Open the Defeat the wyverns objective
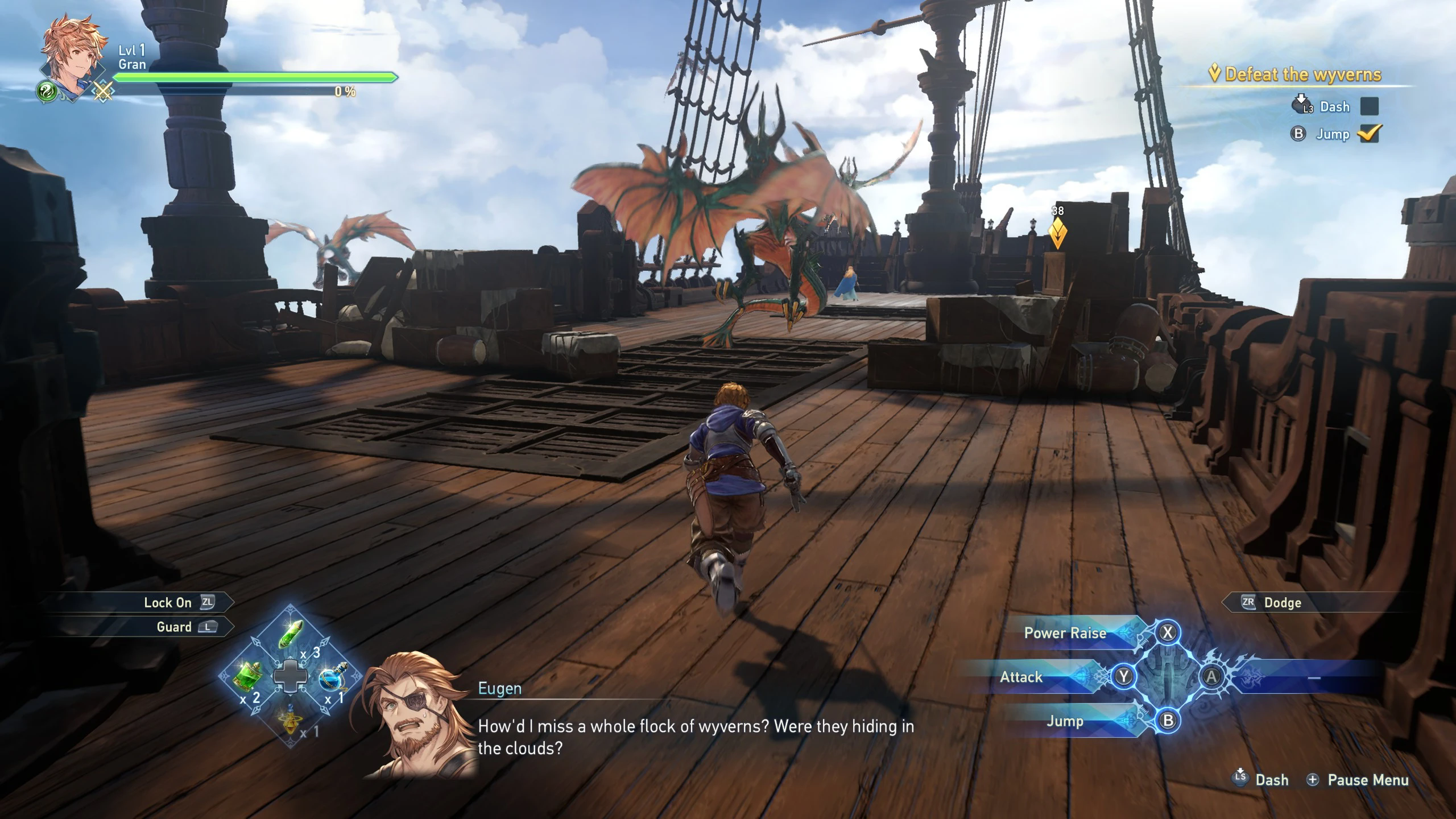 [x=1302, y=75]
